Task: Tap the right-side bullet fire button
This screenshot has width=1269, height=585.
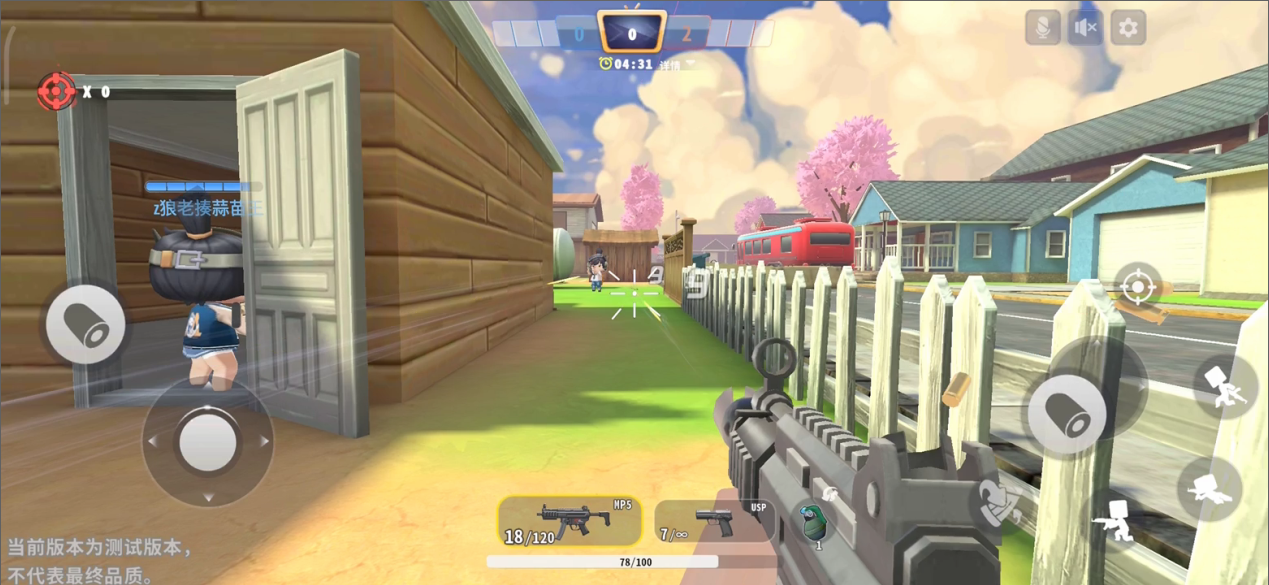Action: pos(1068,413)
